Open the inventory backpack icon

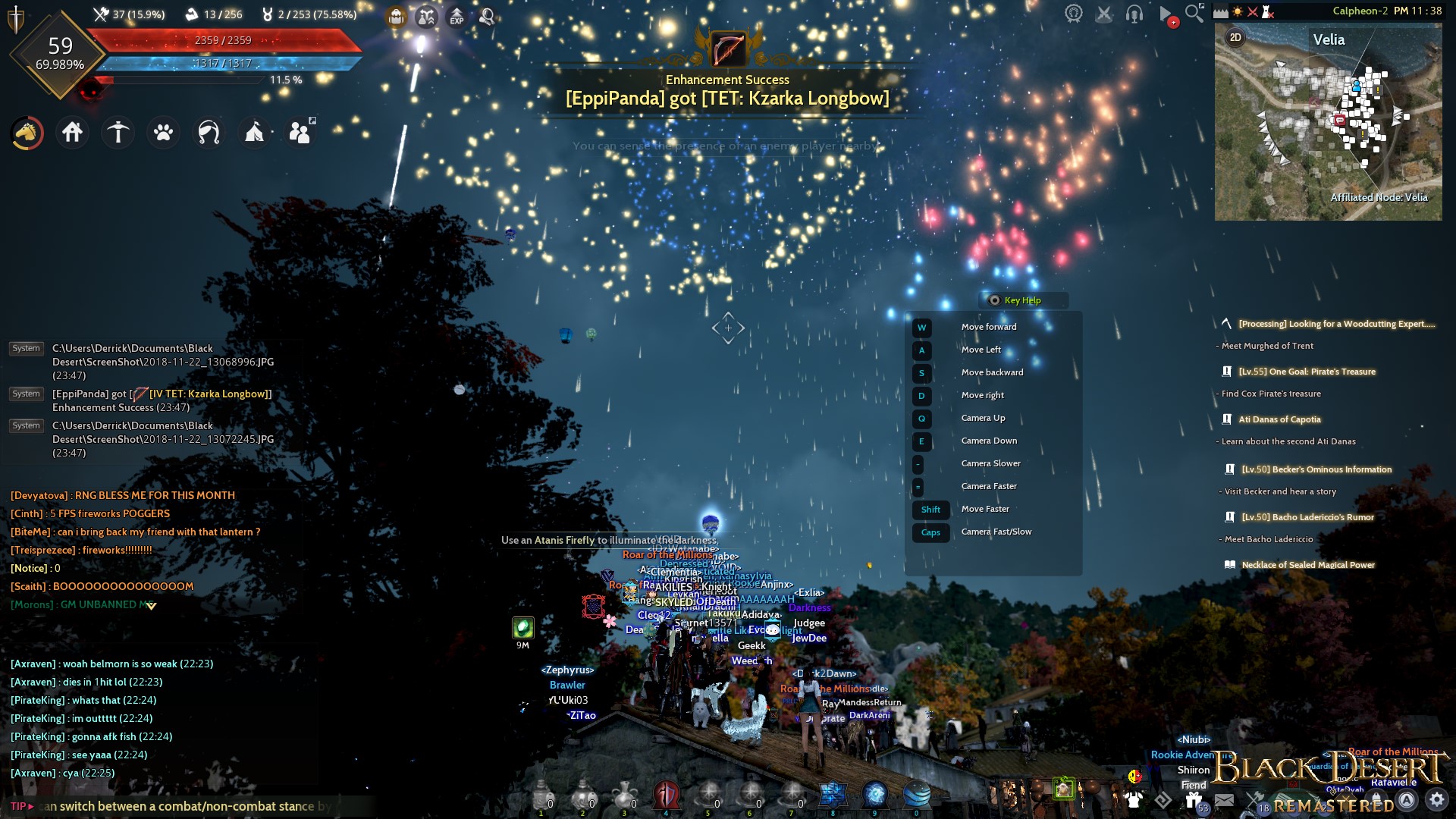394,16
